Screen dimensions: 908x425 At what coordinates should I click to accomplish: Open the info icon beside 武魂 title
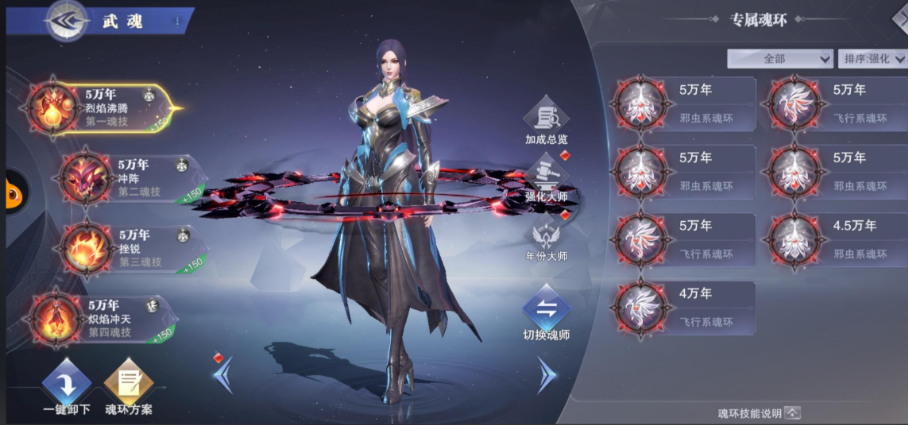click(x=178, y=21)
